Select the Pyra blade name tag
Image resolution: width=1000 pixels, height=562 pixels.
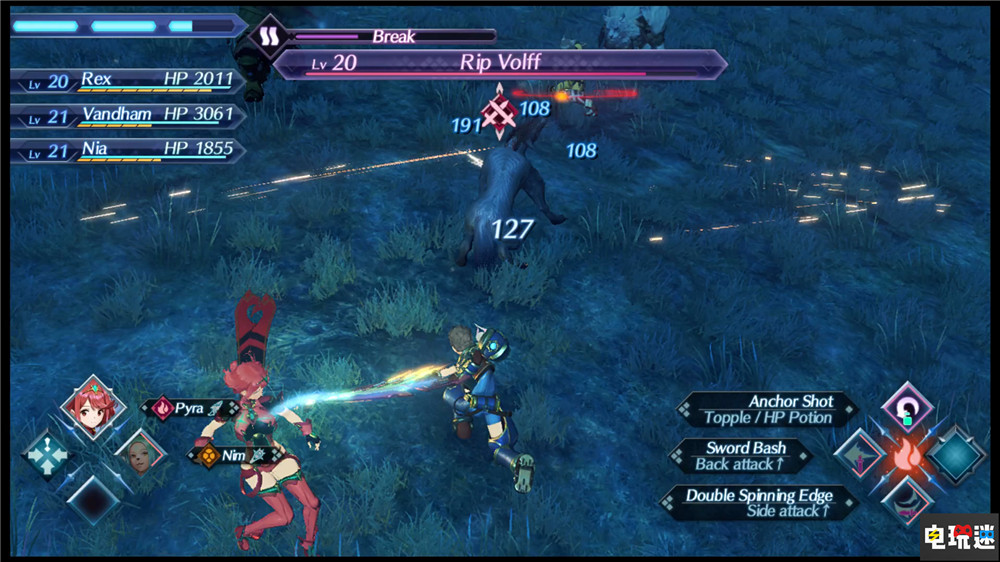pos(190,408)
